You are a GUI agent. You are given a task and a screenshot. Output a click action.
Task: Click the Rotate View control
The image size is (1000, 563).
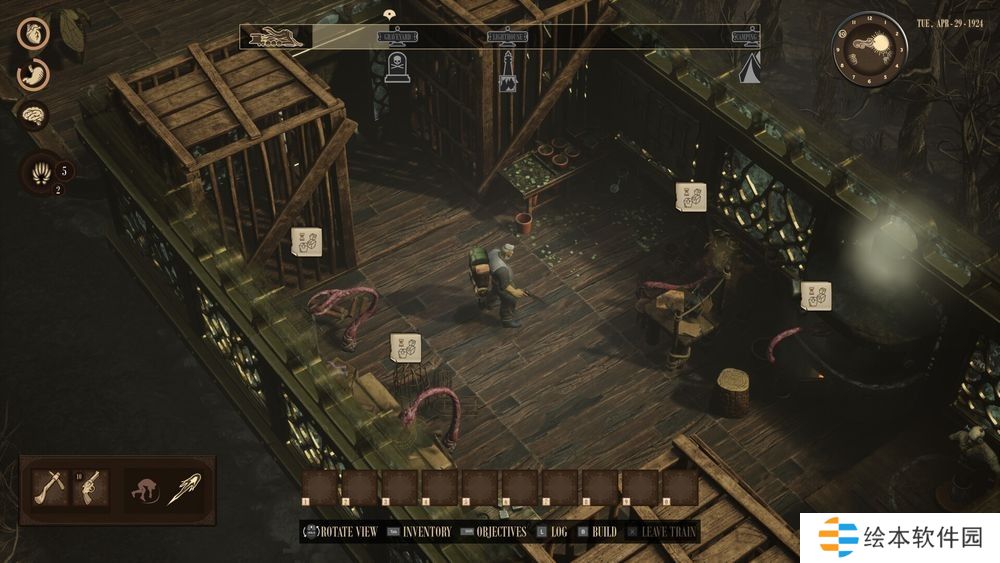click(x=344, y=532)
